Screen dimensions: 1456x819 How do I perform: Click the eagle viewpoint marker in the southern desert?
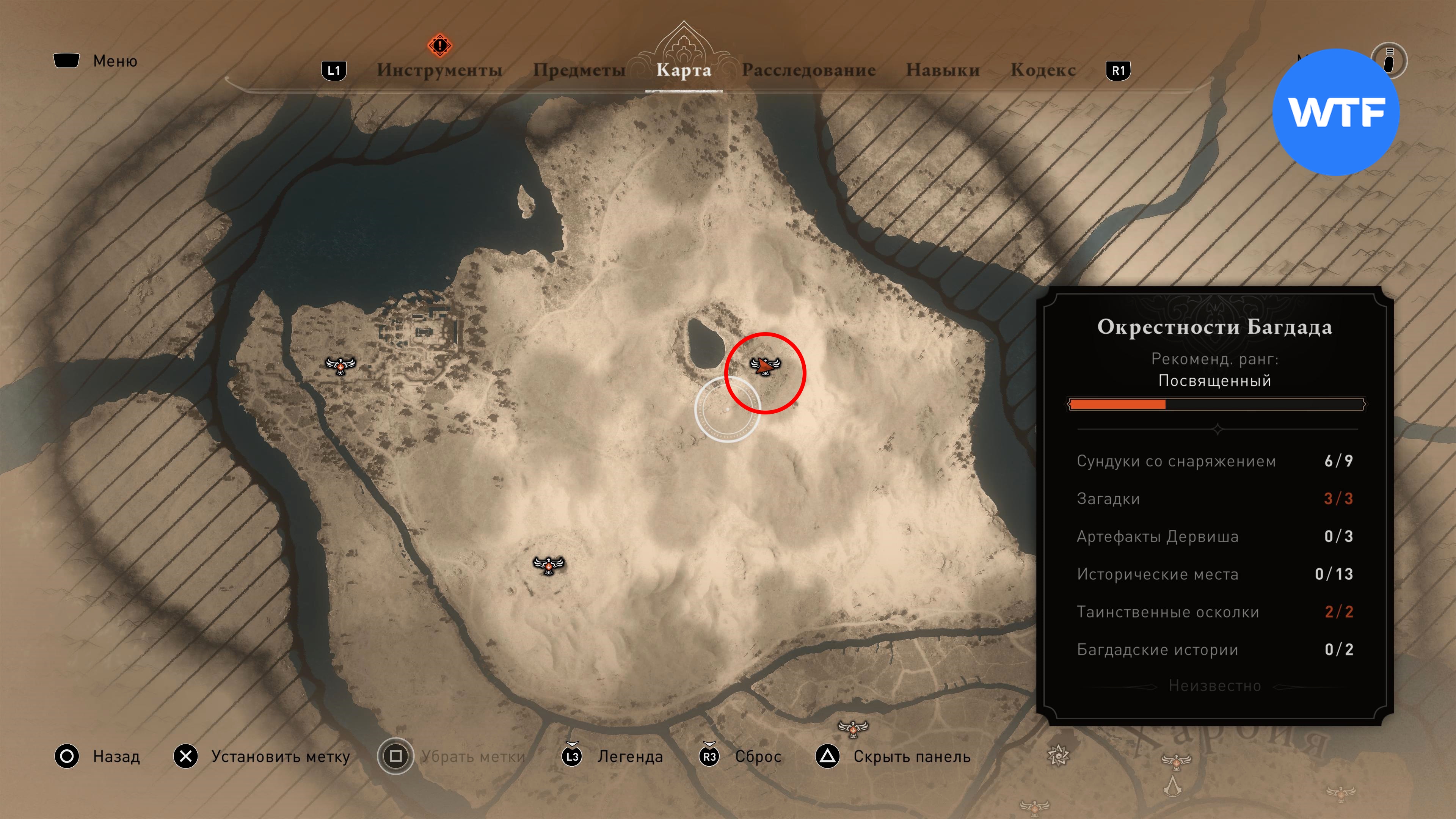tap(548, 564)
